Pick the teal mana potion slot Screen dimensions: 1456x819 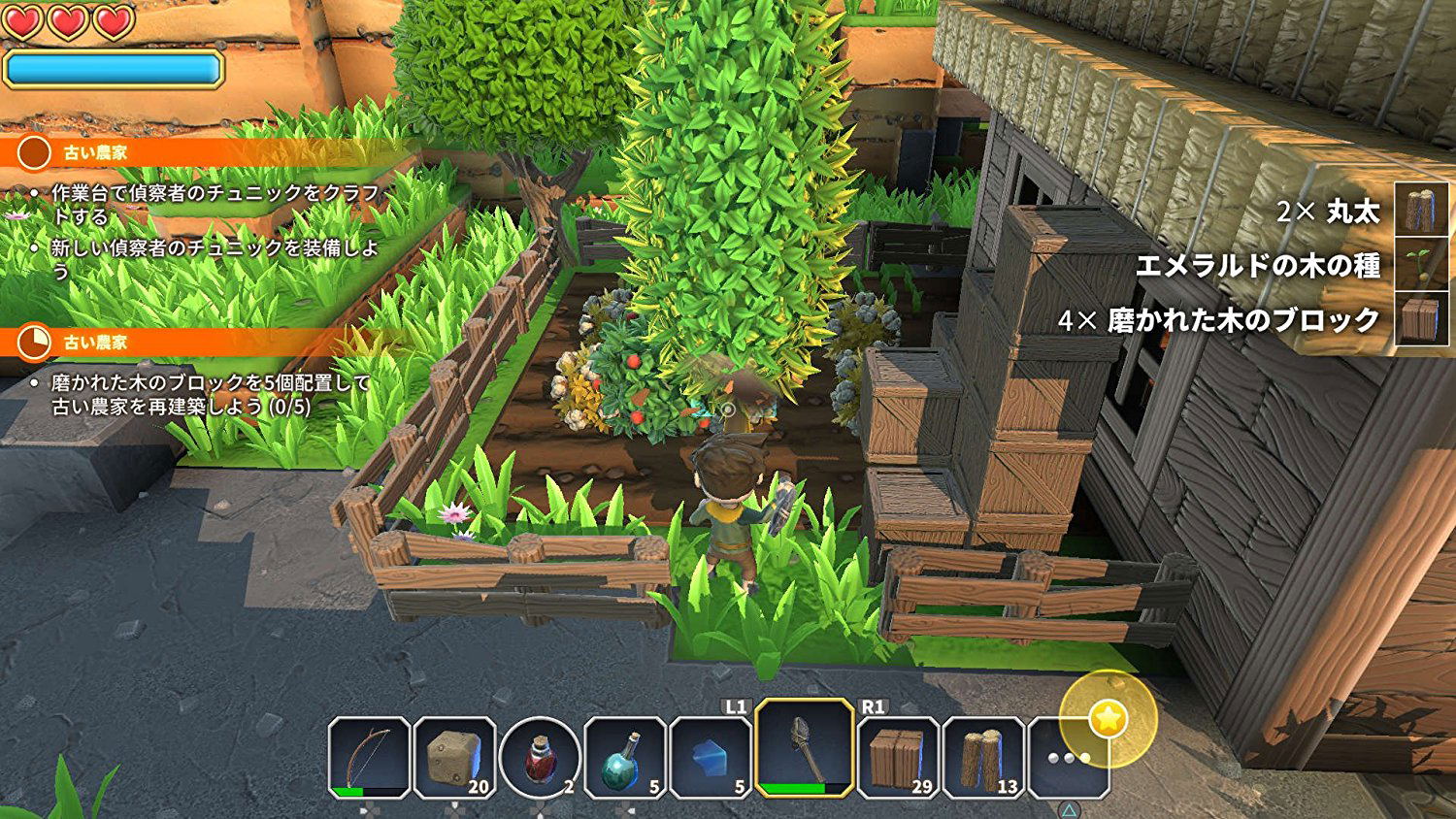pyautogui.click(x=624, y=758)
